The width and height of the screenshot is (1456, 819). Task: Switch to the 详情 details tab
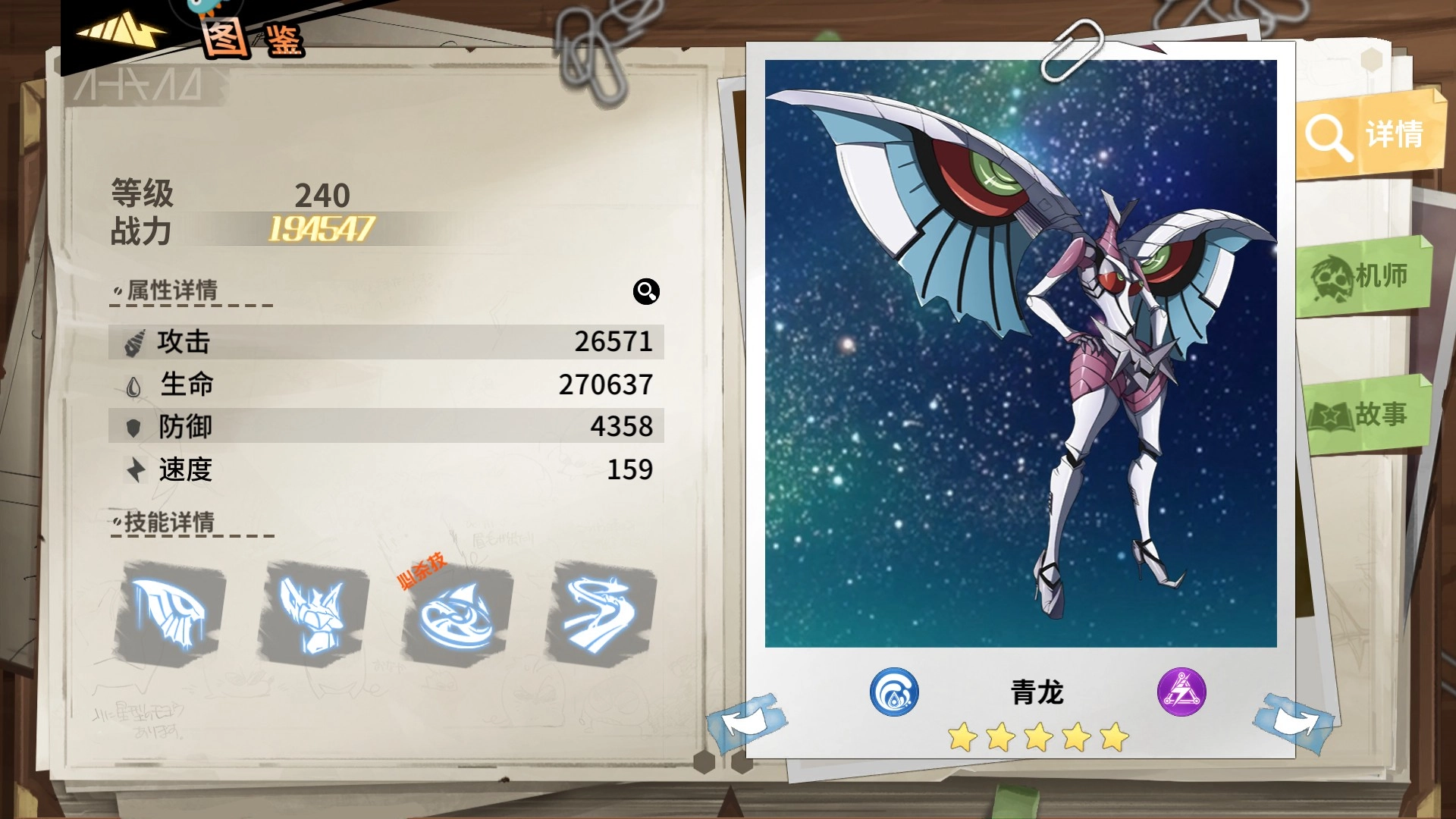1369,135
